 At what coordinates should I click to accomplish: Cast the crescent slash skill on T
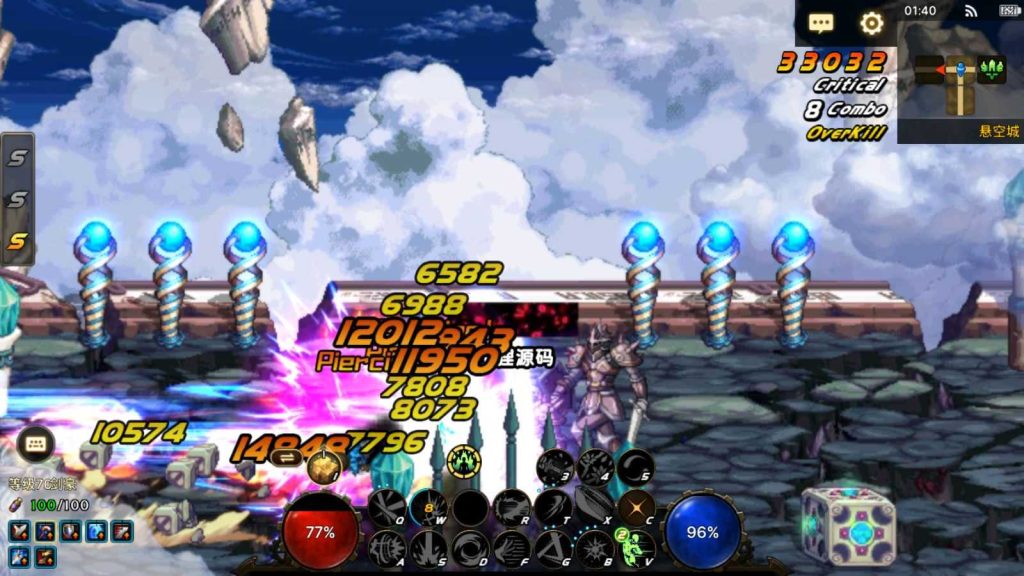point(552,507)
